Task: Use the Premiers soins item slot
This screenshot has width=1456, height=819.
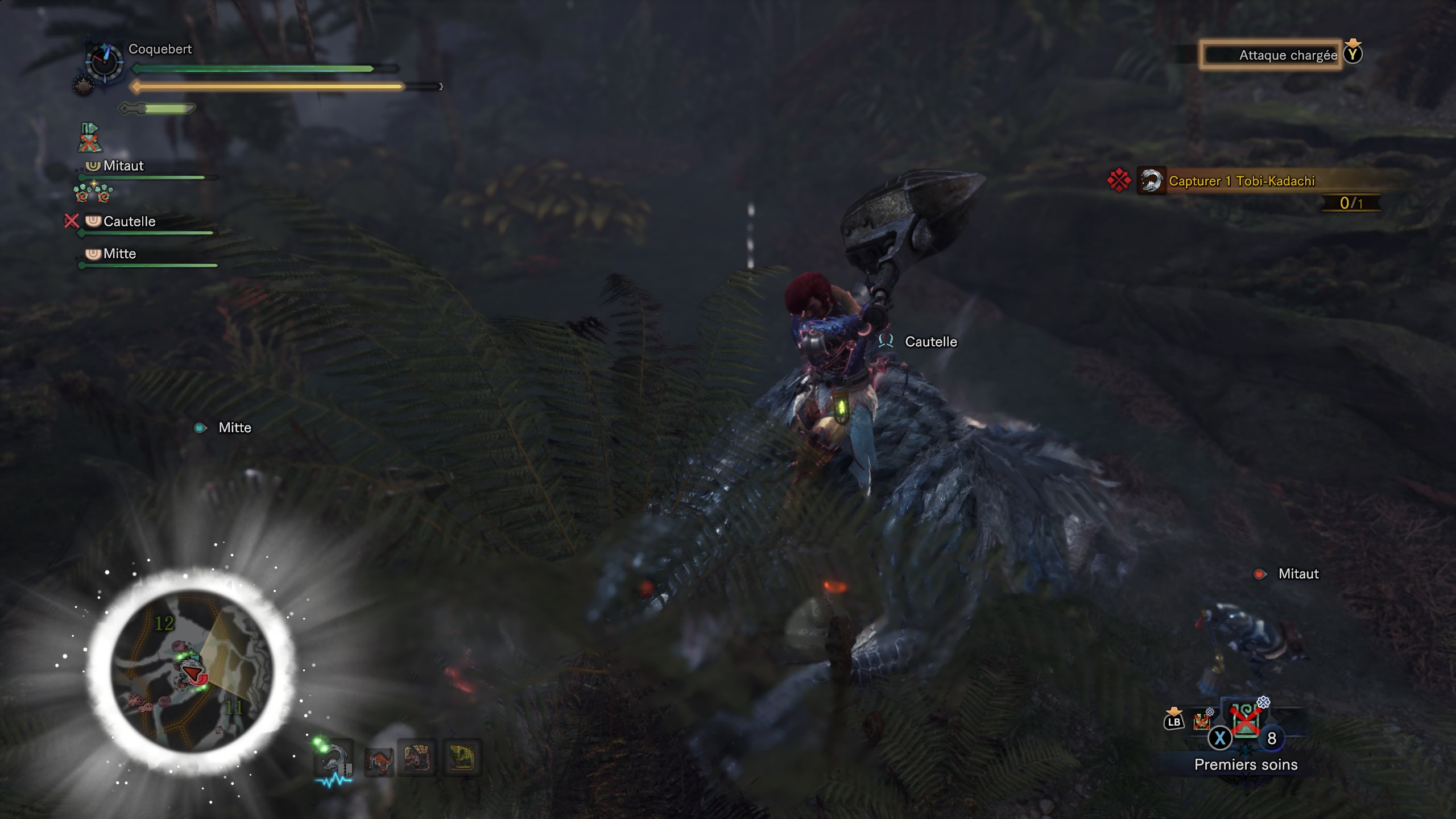Action: (x=1245, y=721)
